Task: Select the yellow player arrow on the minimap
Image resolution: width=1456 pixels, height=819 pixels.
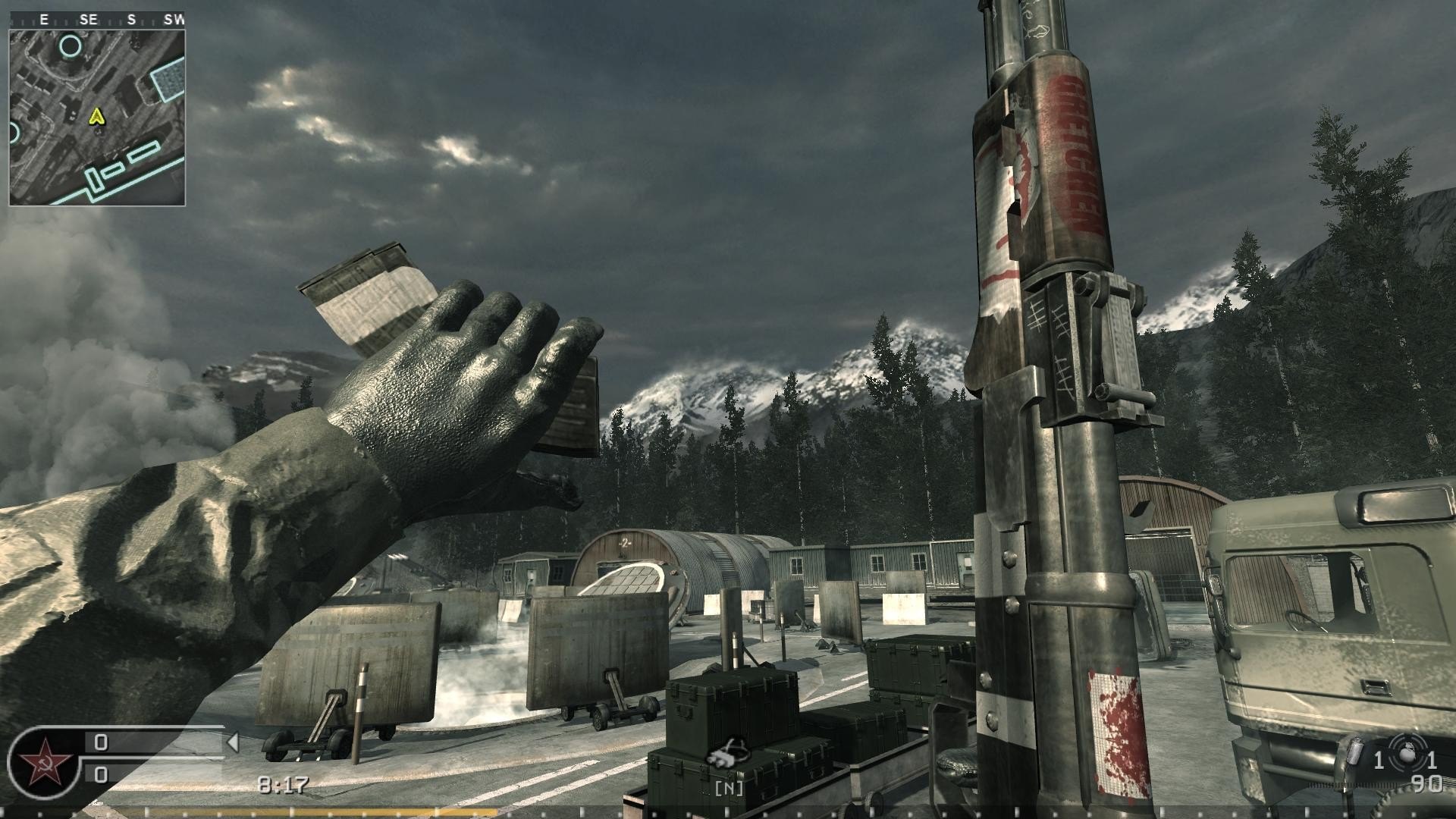Action: pyautogui.click(x=96, y=116)
